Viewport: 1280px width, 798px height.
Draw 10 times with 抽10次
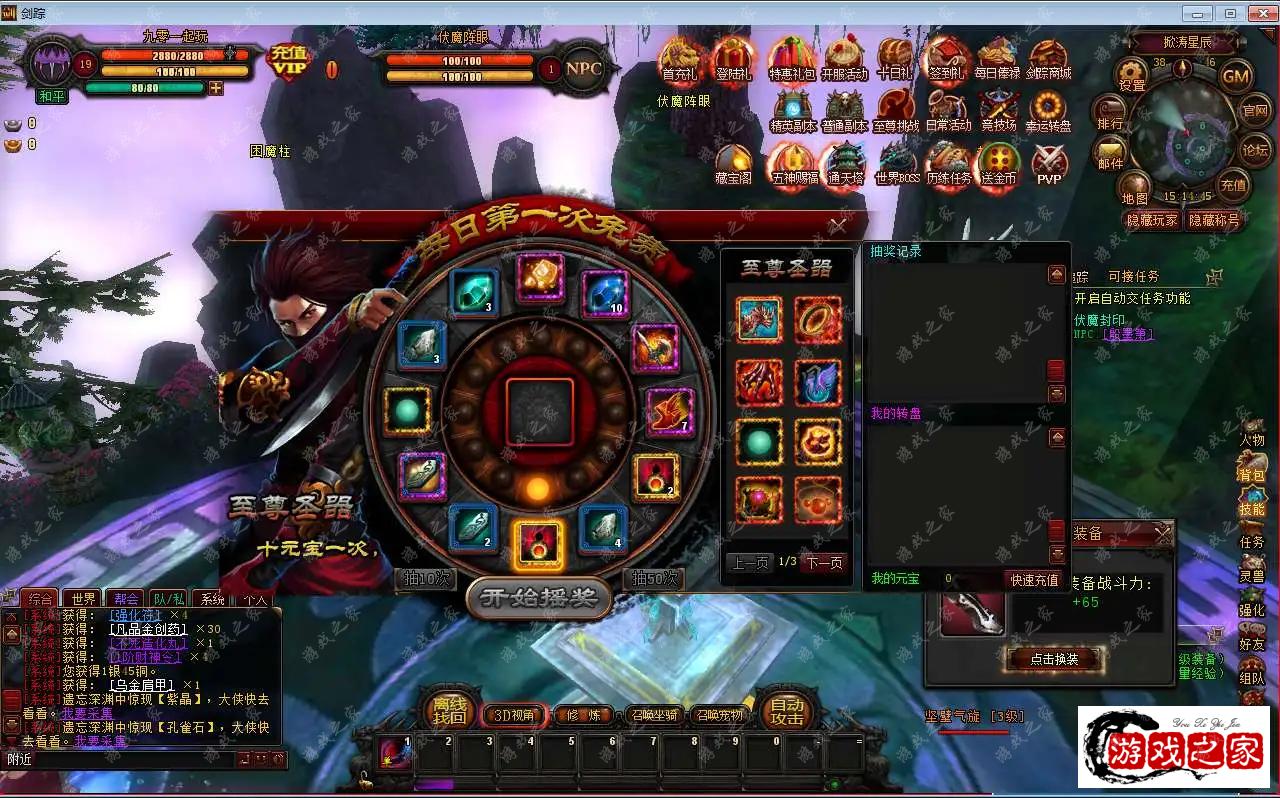pos(426,579)
